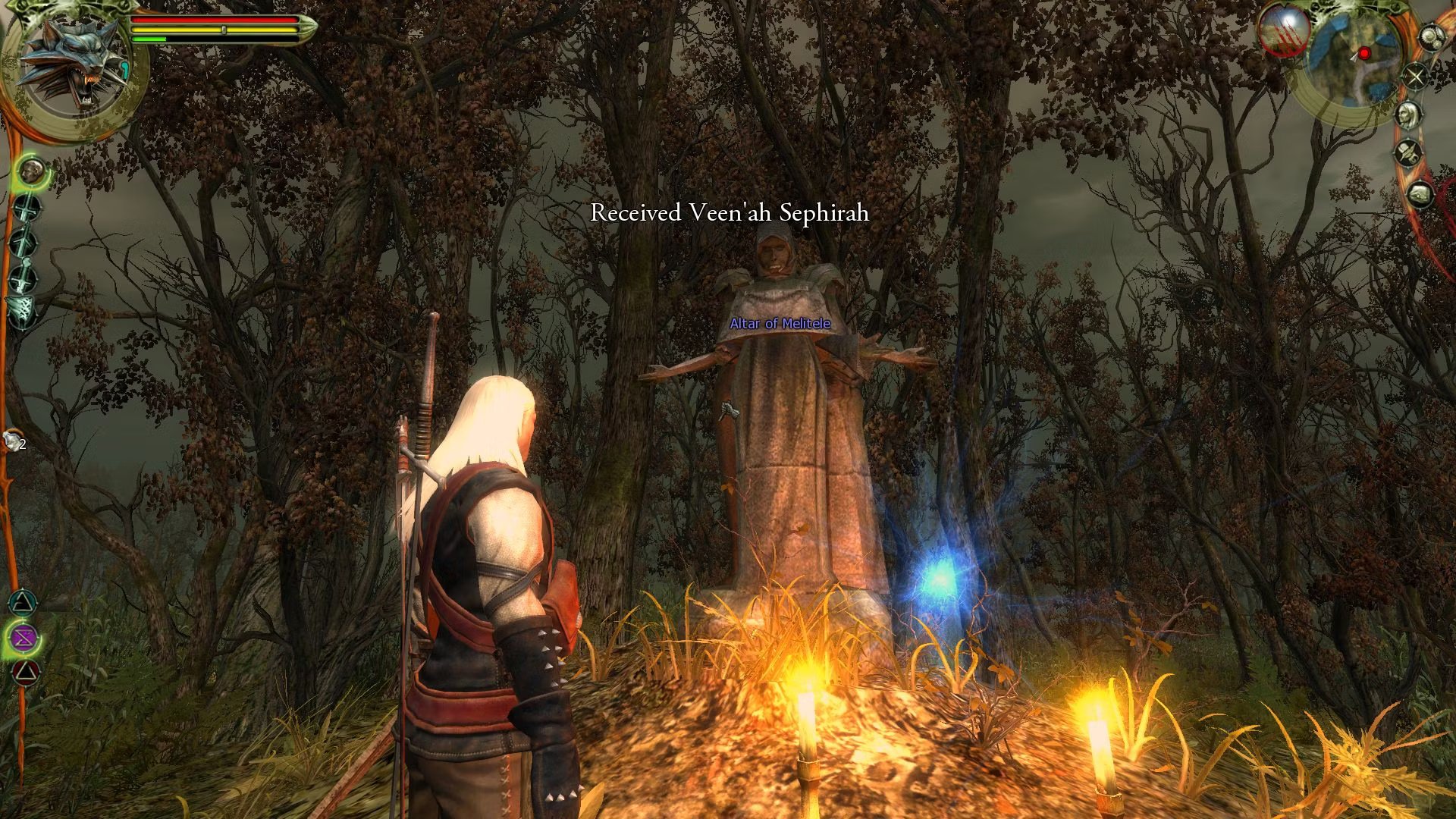Toggle the purple hourglass stance indicator
This screenshot has height=819, width=1456.
23,636
